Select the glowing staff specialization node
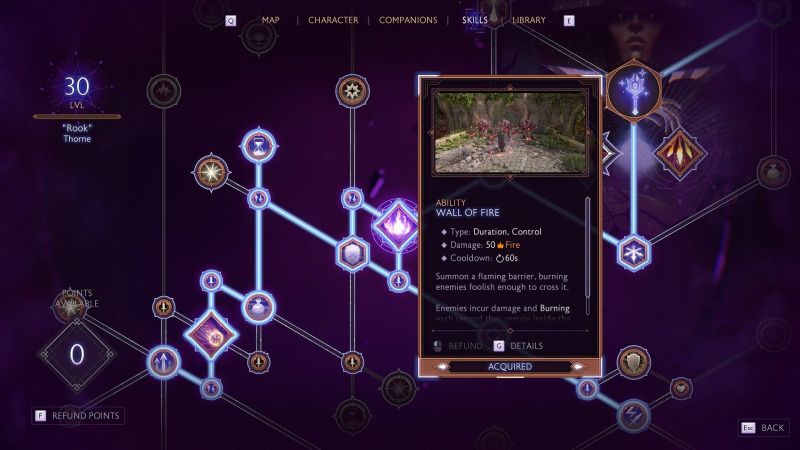800x450 pixels. click(x=635, y=88)
